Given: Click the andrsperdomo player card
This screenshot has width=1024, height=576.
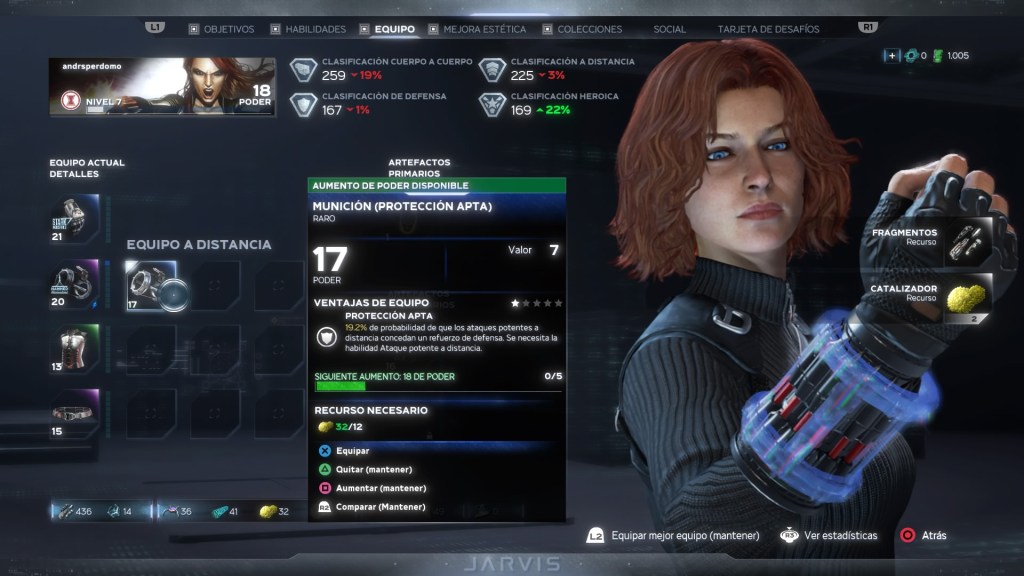Looking at the screenshot, I should pyautogui.click(x=162, y=86).
